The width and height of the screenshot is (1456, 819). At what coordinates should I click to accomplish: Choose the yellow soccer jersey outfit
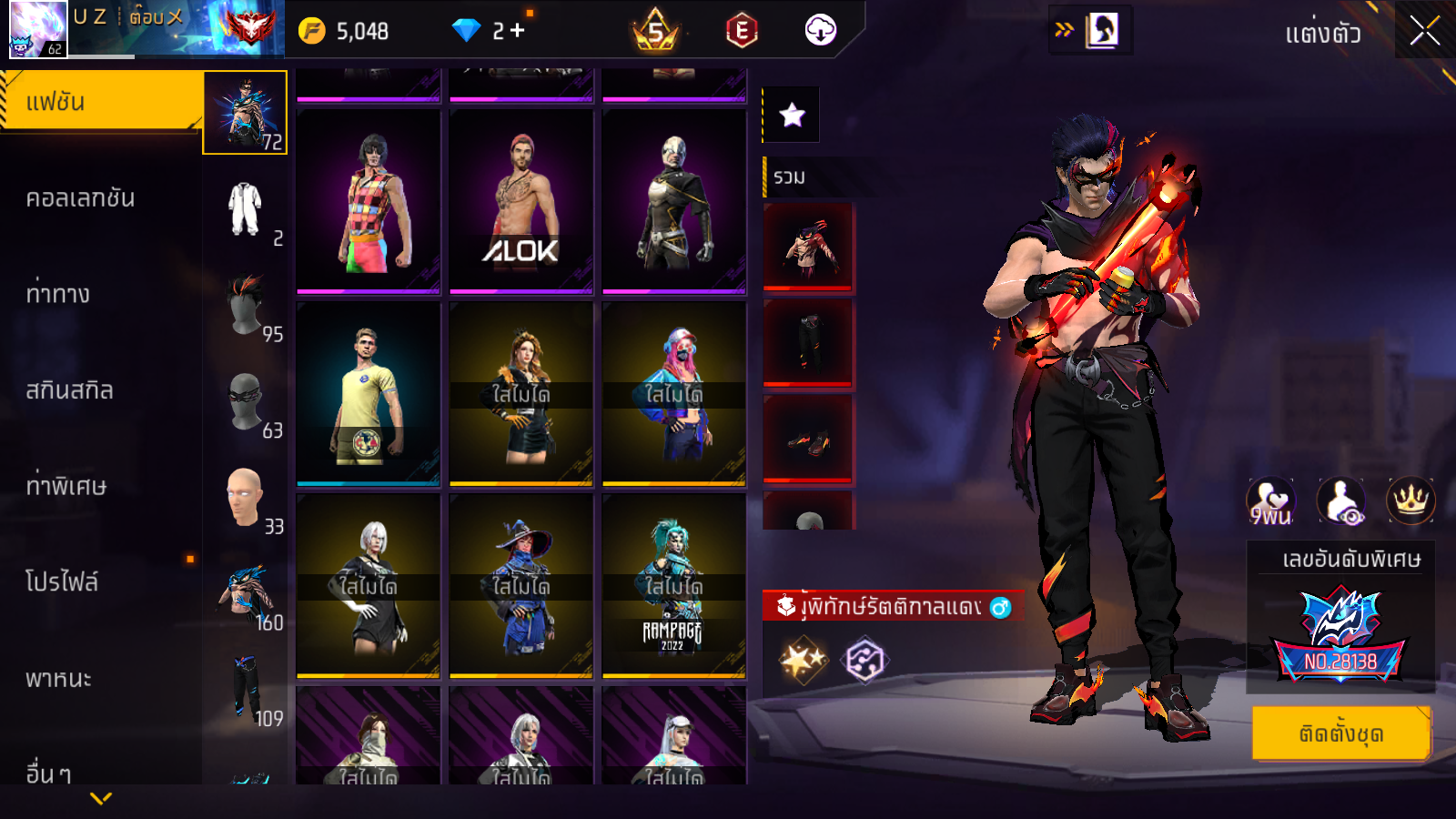[368, 393]
